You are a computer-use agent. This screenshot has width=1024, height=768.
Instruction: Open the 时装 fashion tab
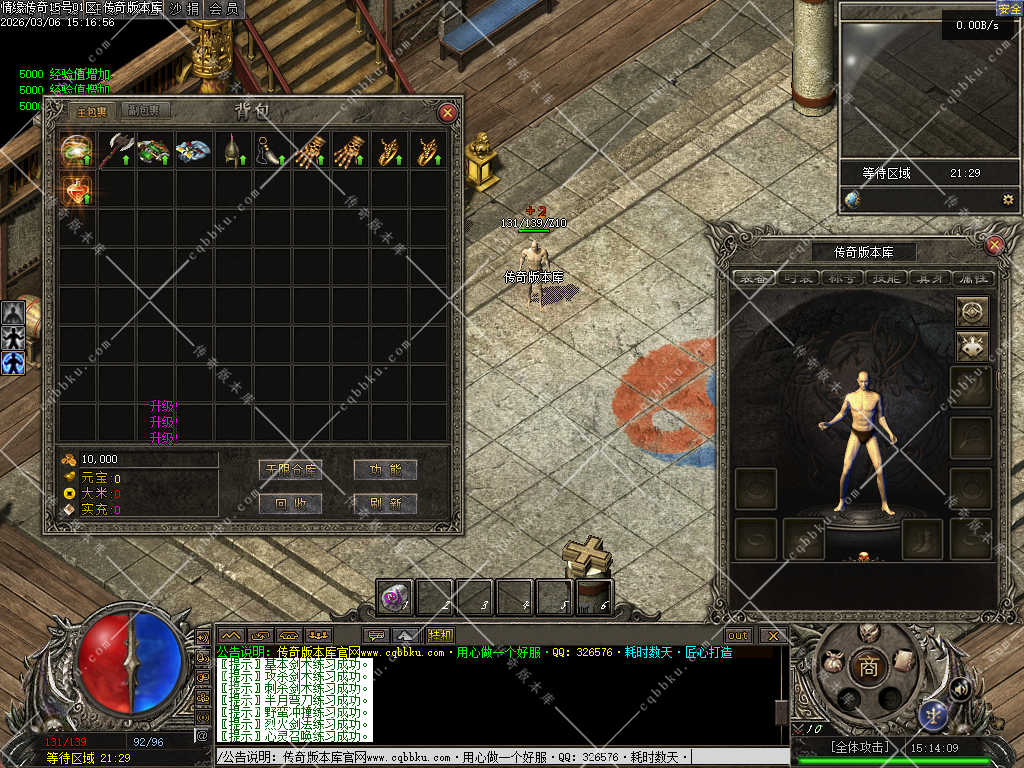coord(800,278)
